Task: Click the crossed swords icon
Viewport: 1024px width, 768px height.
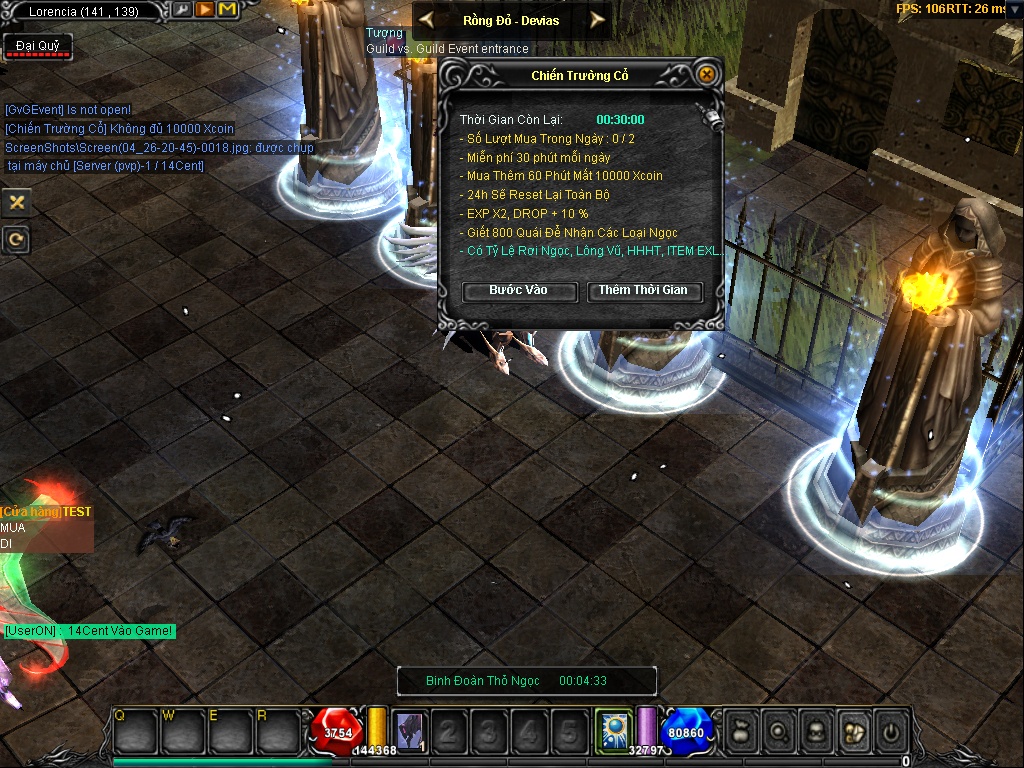Action: pyautogui.click(x=16, y=202)
